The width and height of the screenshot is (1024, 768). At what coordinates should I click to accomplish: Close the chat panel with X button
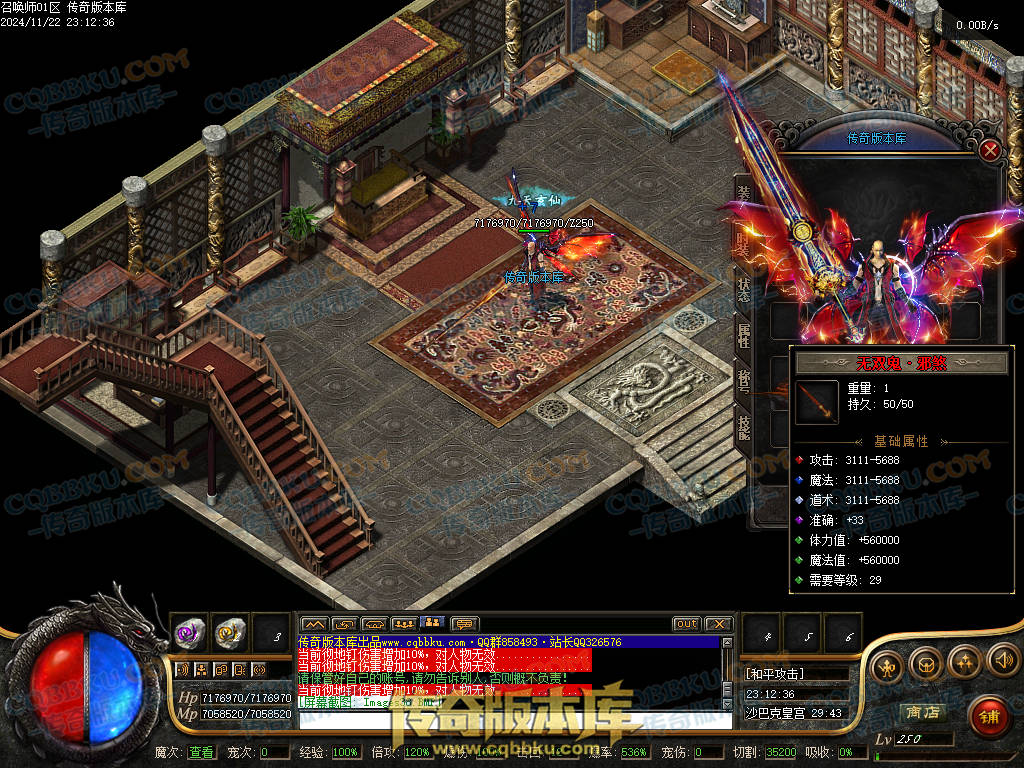pos(718,624)
